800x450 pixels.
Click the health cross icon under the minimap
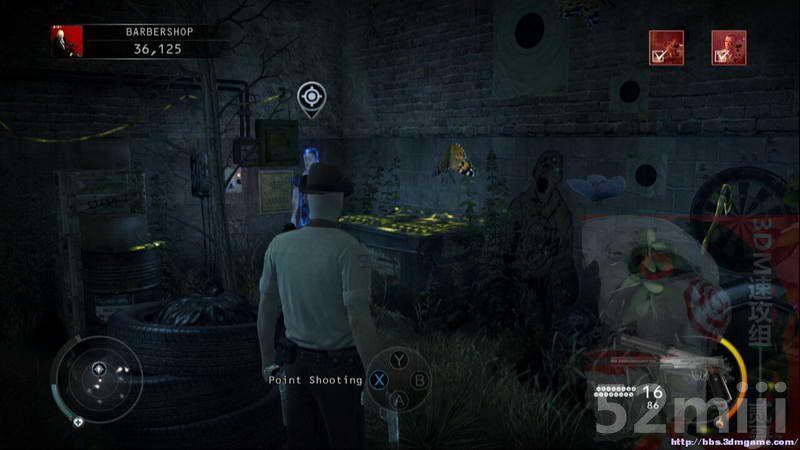click(x=77, y=422)
